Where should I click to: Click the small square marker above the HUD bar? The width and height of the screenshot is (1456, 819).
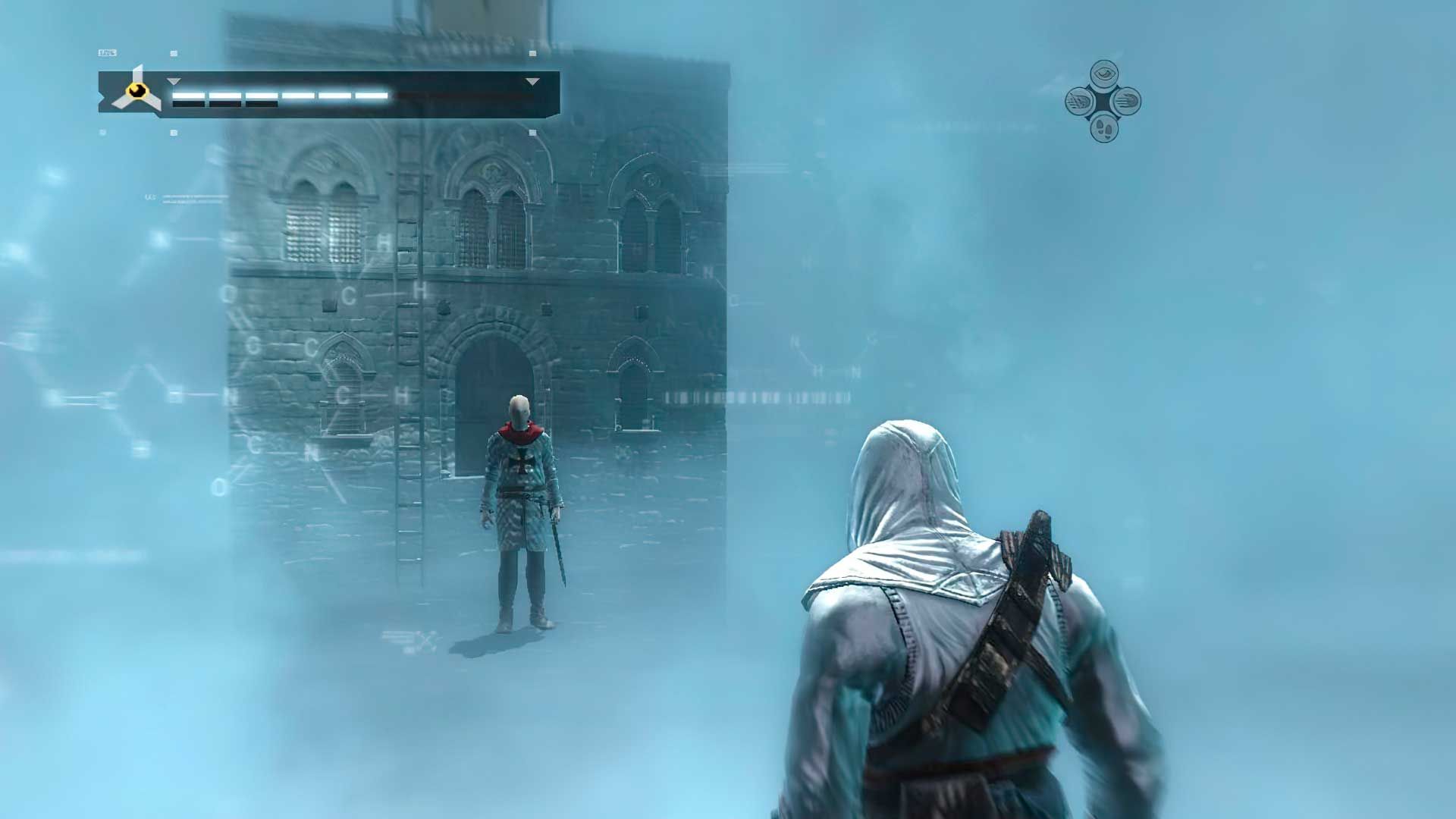(174, 52)
